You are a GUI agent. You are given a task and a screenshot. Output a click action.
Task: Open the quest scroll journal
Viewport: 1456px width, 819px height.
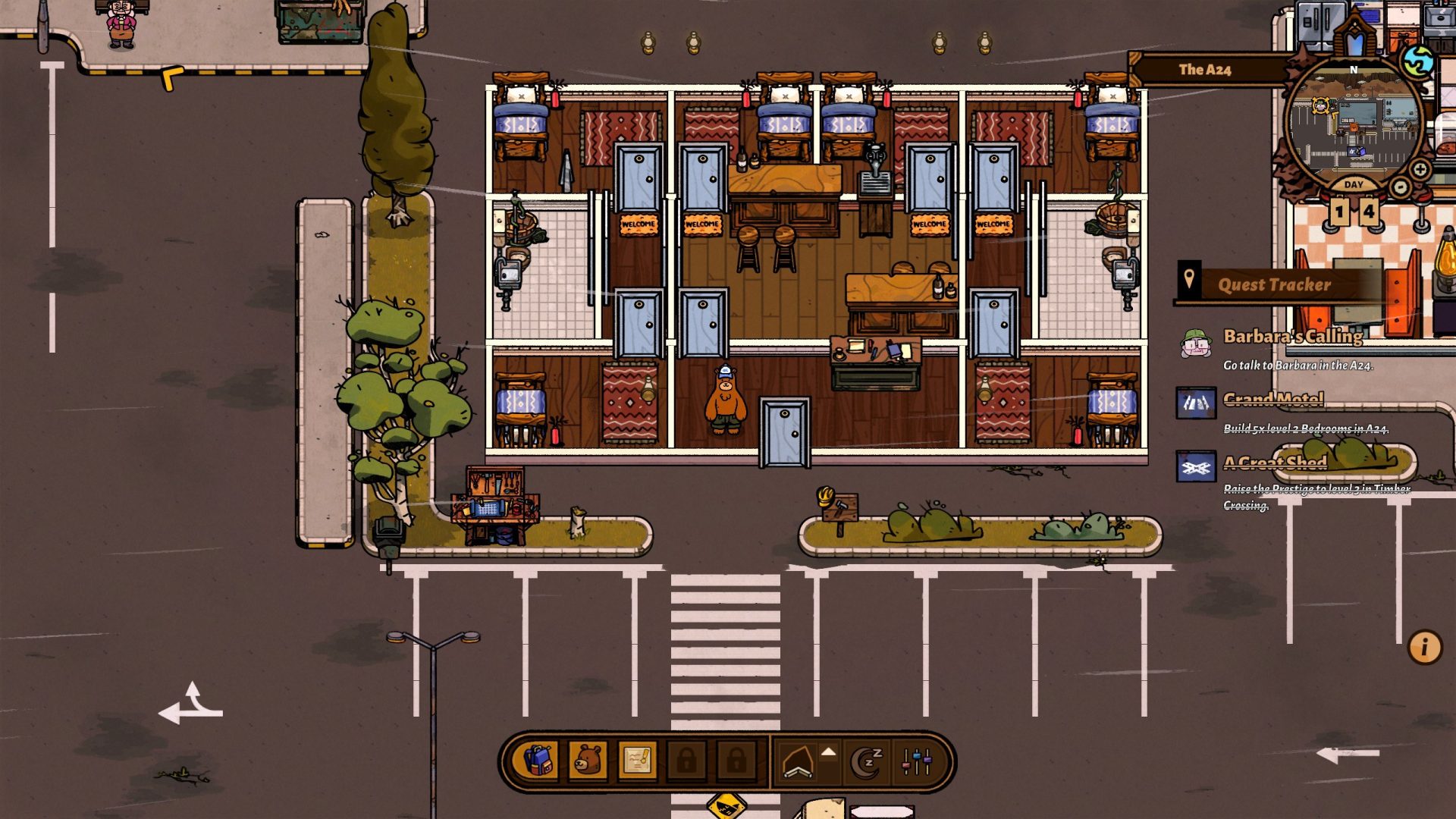637,761
